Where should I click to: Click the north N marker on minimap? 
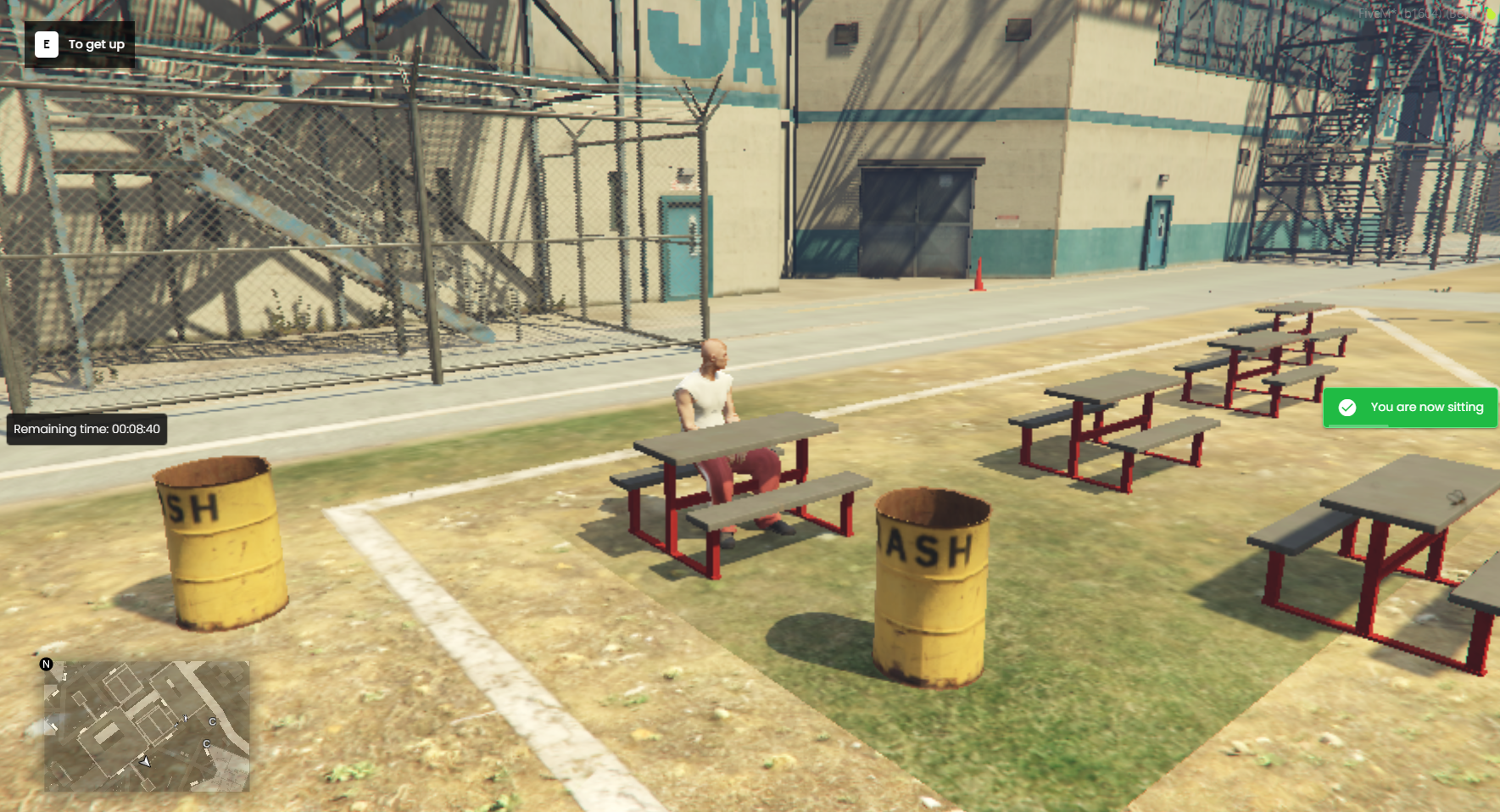[x=47, y=665]
